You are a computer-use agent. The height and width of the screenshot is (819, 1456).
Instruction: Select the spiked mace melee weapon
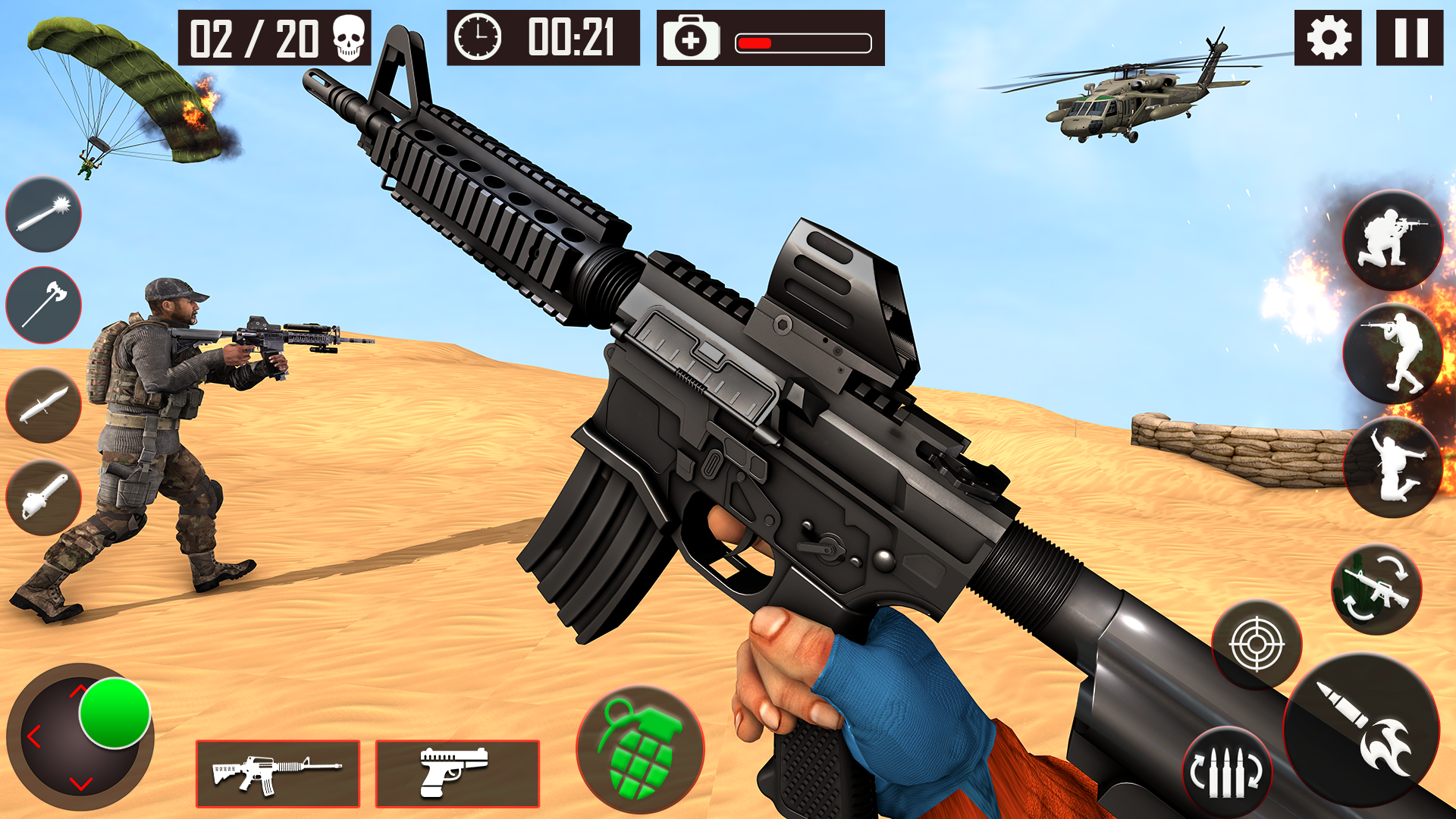(43, 215)
